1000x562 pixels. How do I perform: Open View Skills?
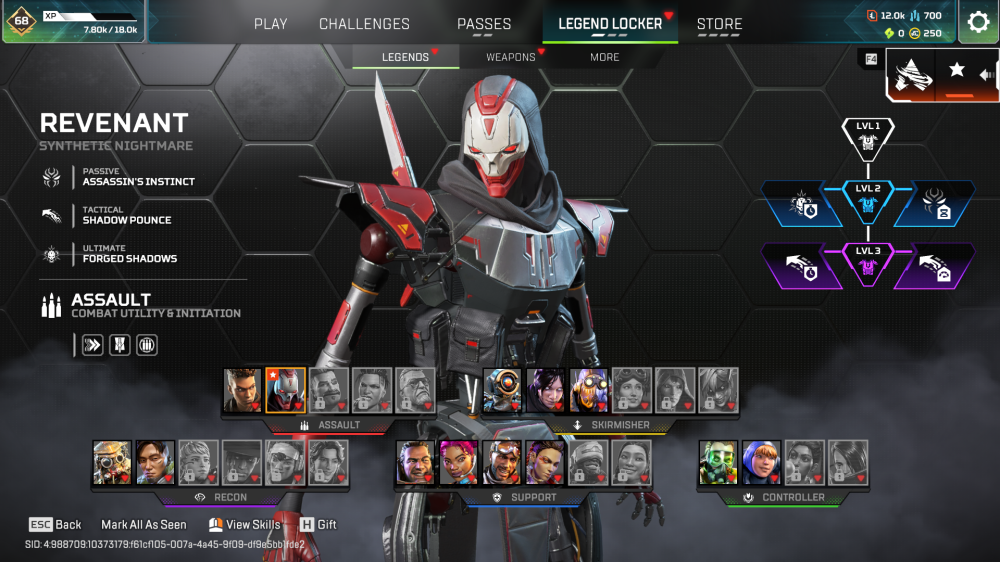(244, 524)
